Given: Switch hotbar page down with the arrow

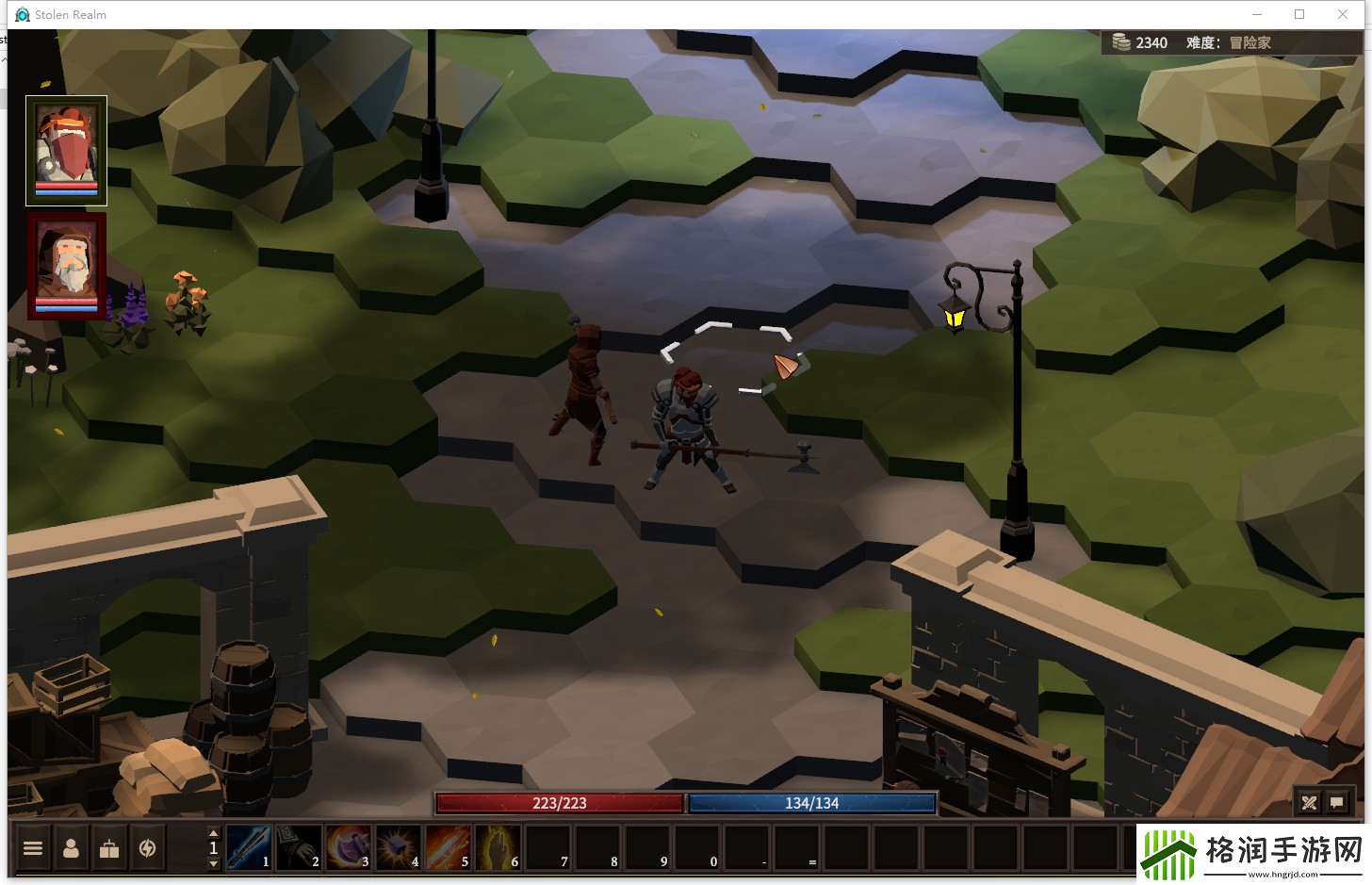Looking at the screenshot, I should coord(213,863).
